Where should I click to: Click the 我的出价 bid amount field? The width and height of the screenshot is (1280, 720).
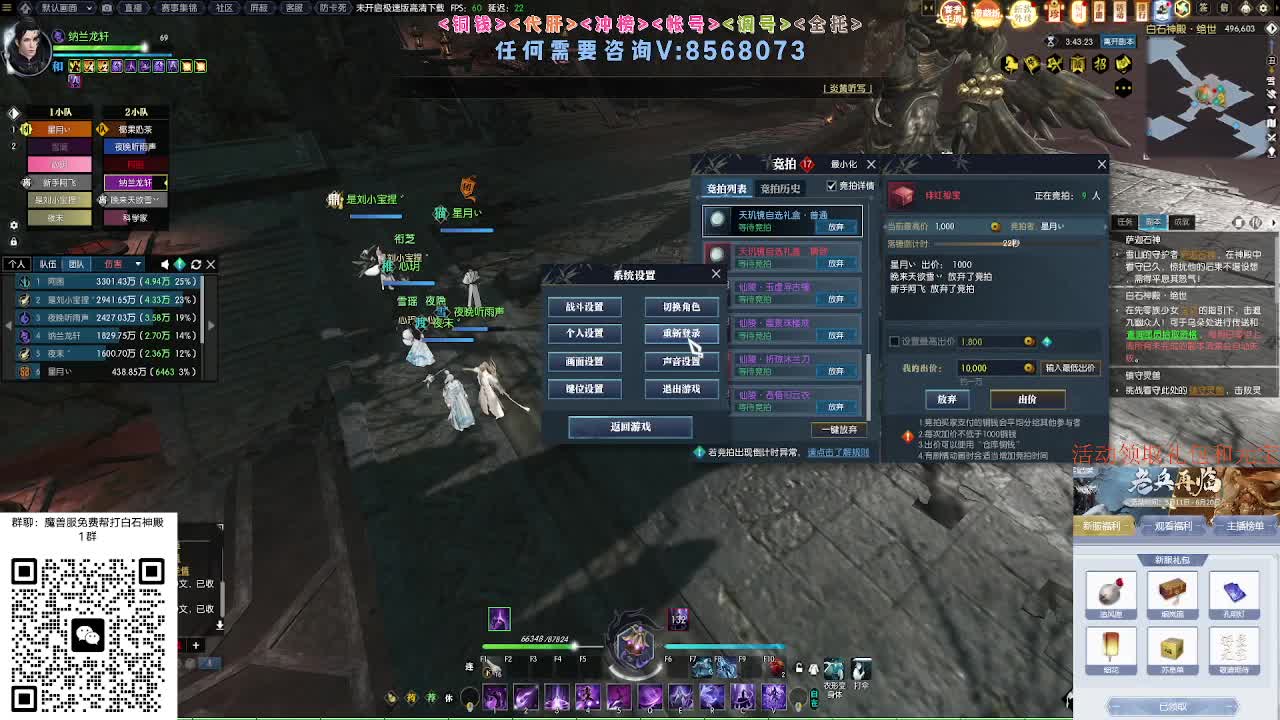[x=990, y=368]
